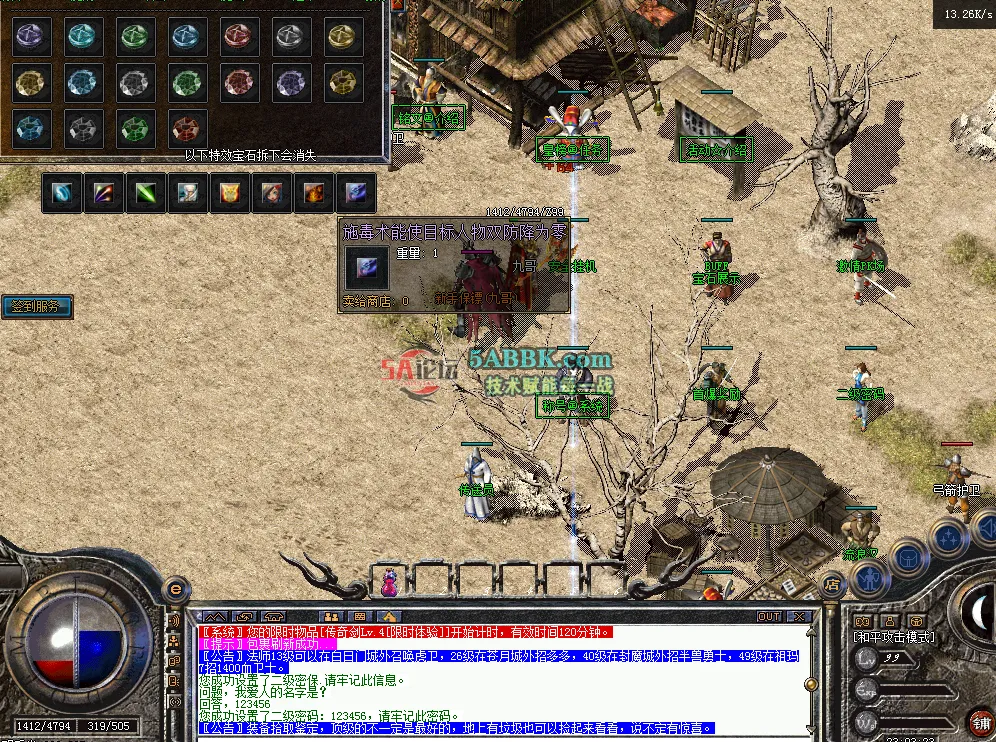Close the chat panel with X button

(799, 616)
